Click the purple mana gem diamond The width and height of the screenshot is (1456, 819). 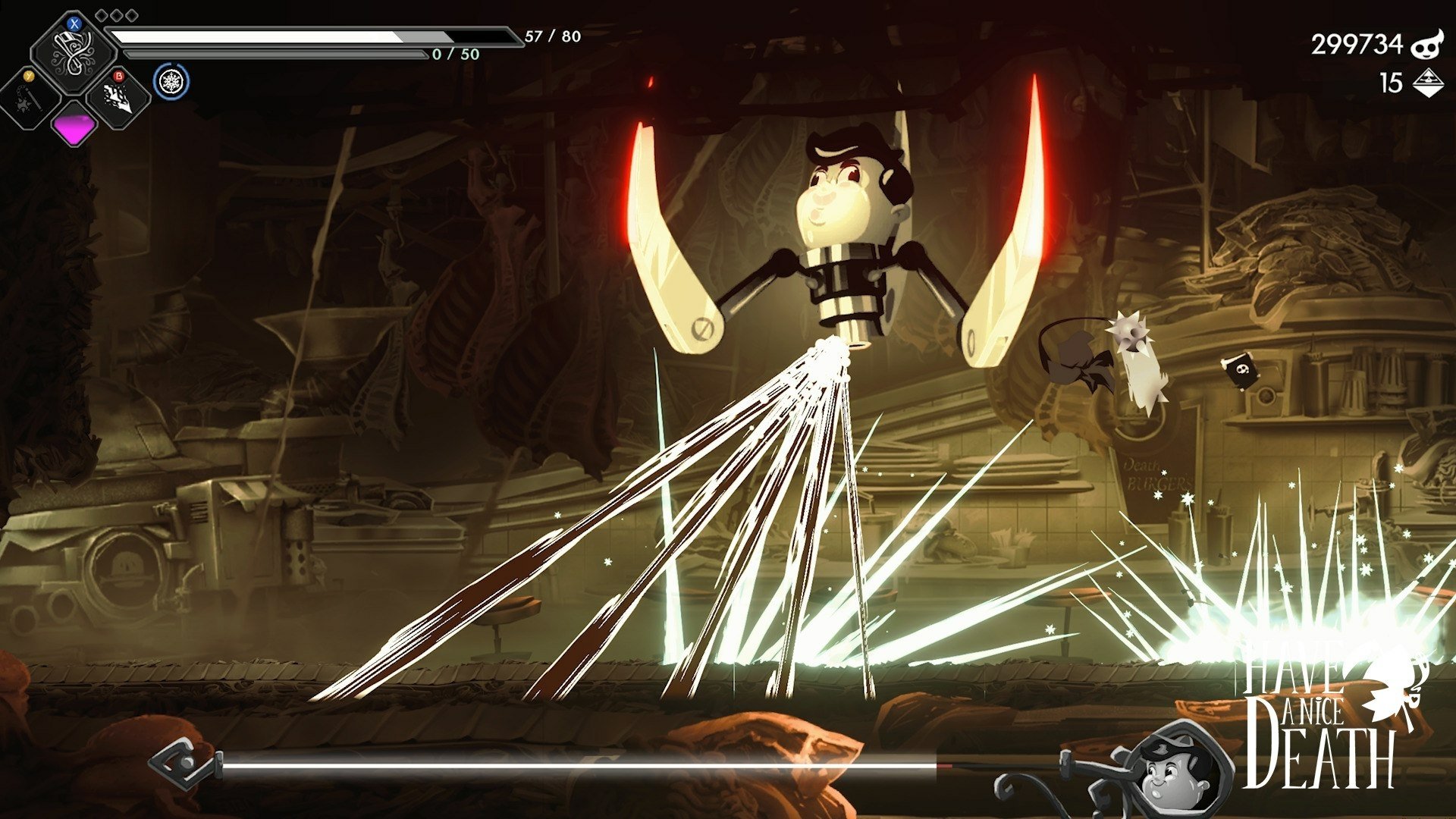coord(74,130)
